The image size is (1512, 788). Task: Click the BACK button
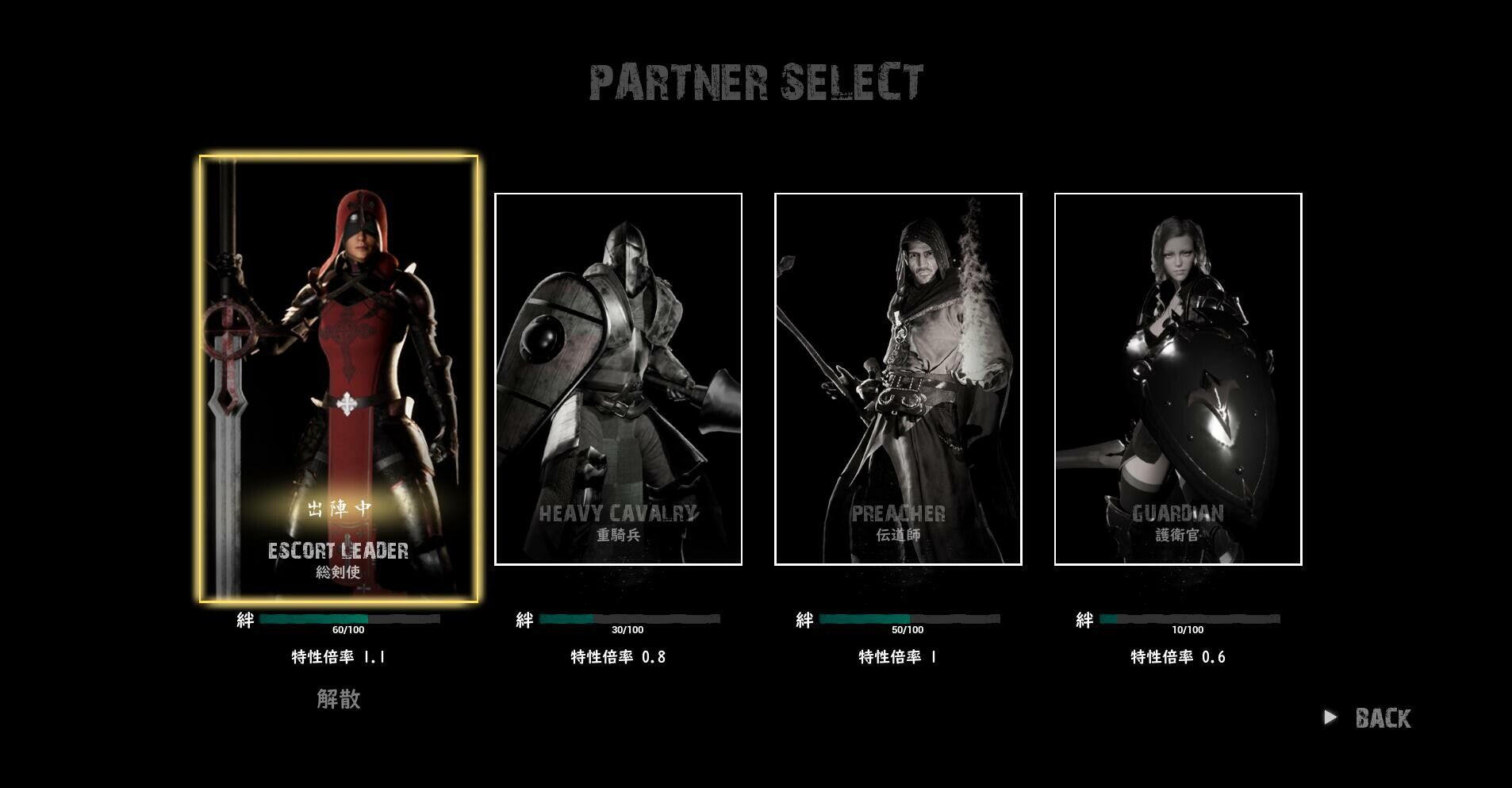tap(1383, 717)
